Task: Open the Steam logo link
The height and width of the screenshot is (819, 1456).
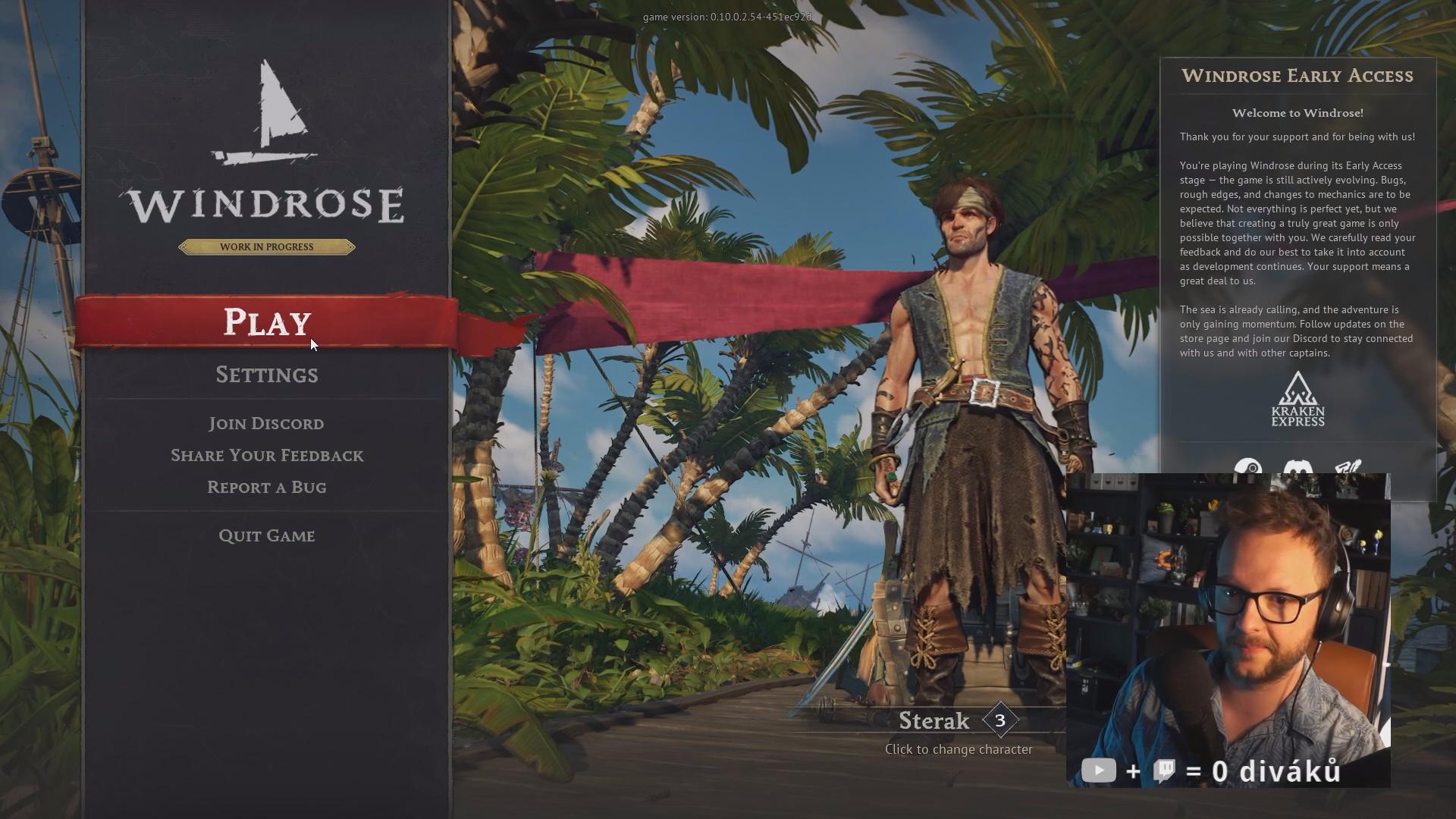Action: [1248, 466]
